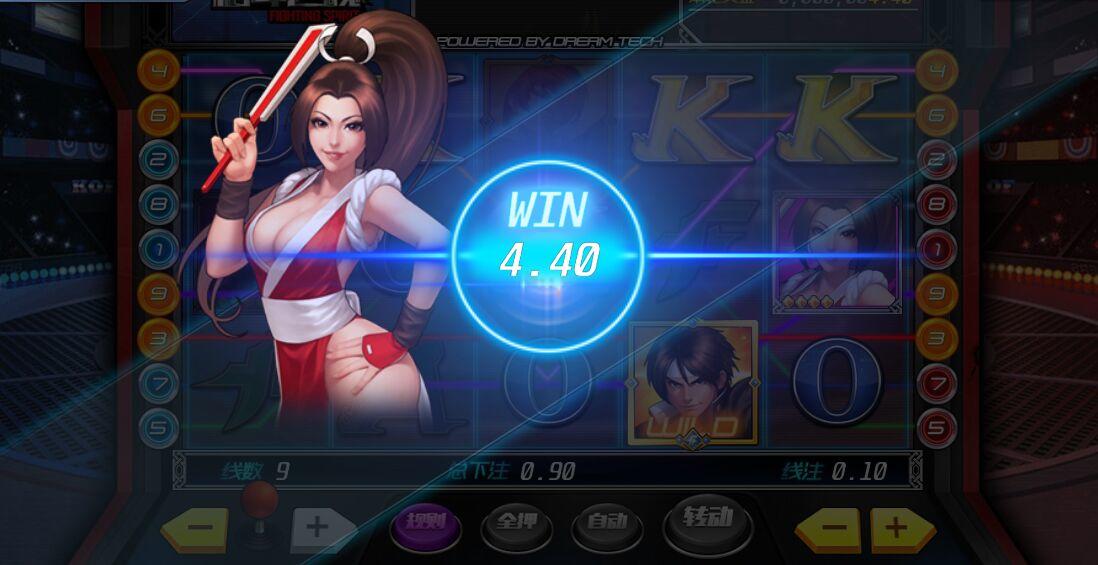Spin the reels with 转动
The height and width of the screenshot is (565, 1098).
709,520
